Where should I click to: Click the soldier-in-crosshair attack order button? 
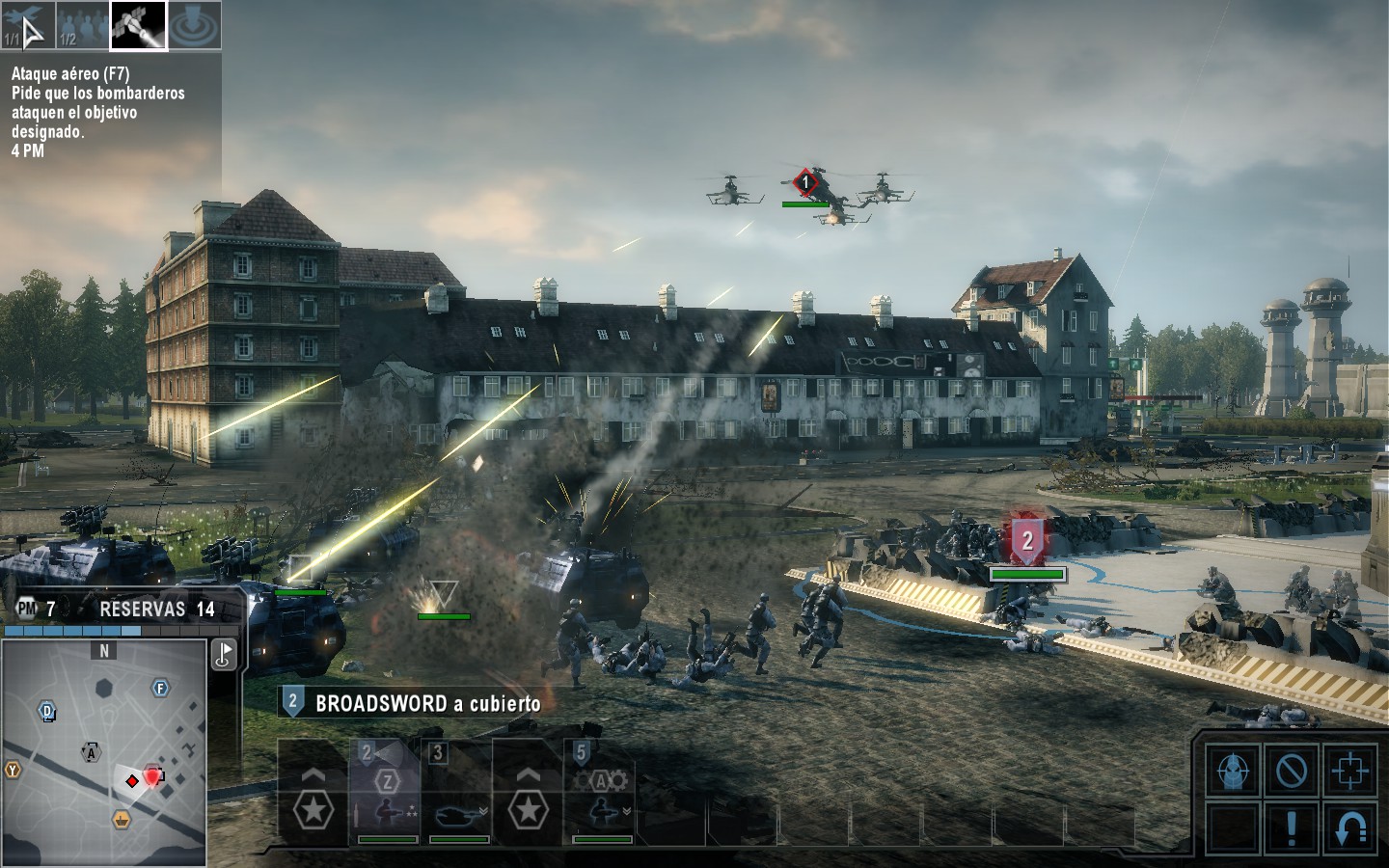tap(1234, 772)
